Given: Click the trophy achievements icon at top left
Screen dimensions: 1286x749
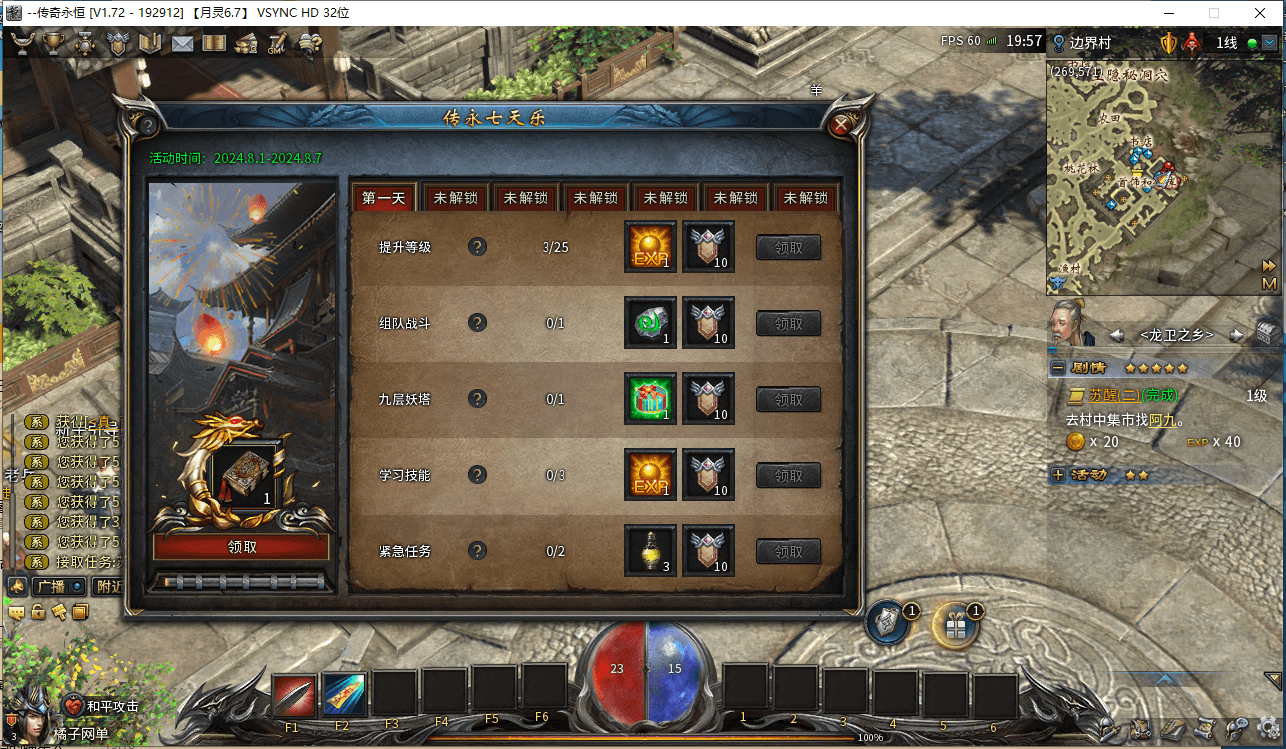Looking at the screenshot, I should 53,43.
